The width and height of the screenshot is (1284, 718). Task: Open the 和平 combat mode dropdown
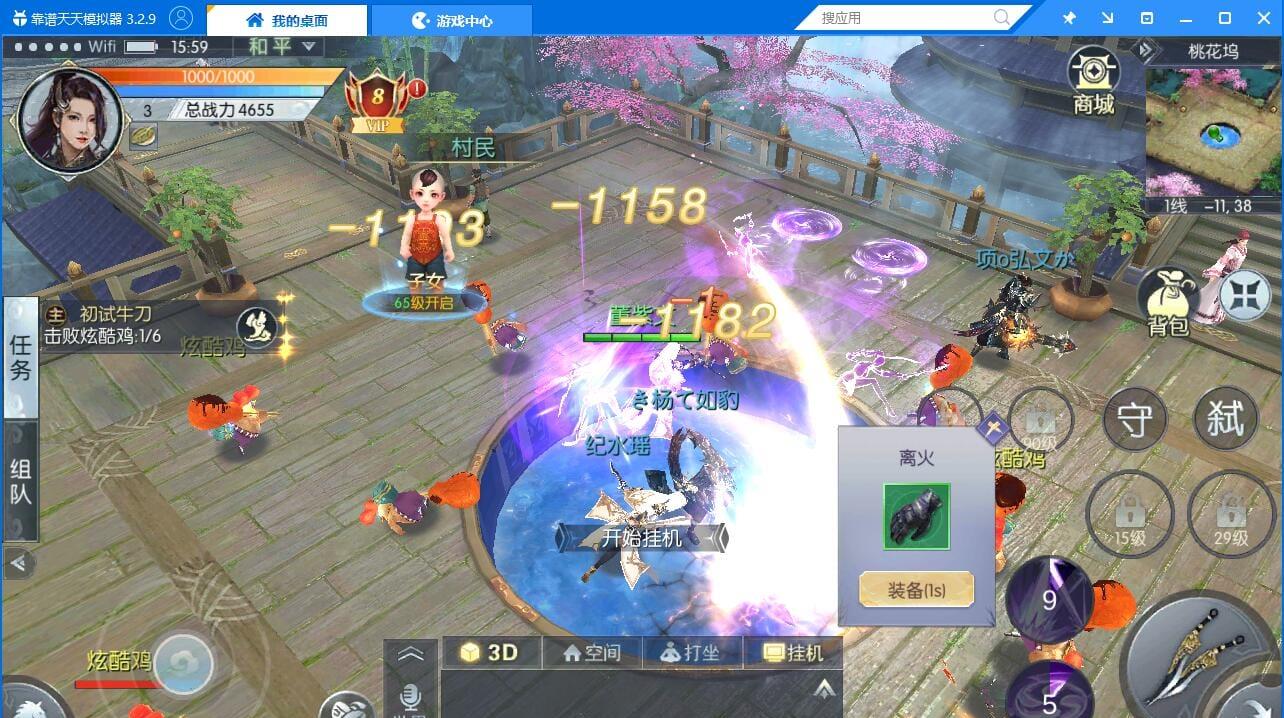[x=281, y=47]
